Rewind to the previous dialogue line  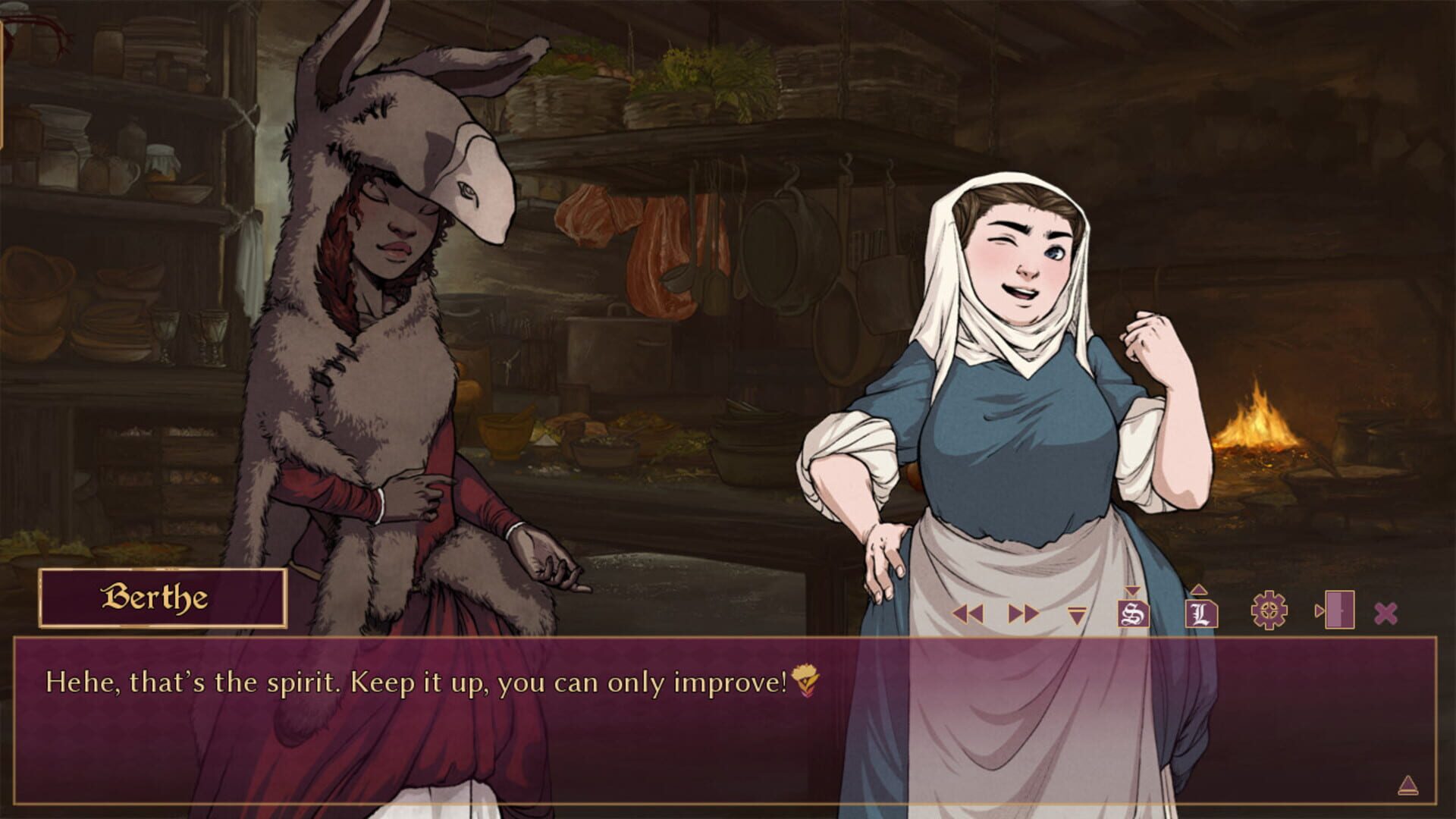point(968,611)
